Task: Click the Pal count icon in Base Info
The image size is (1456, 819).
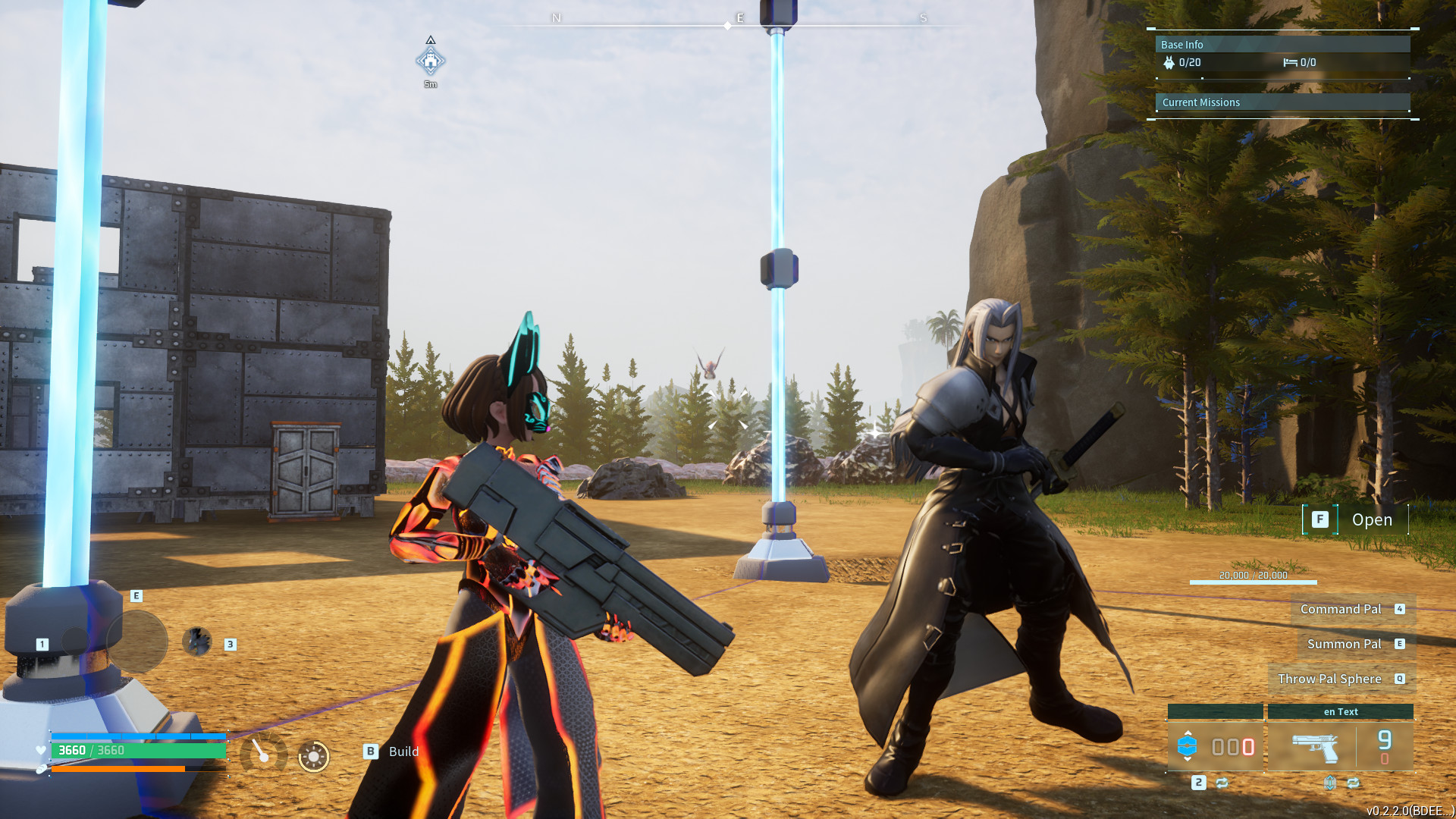Action: (x=1169, y=62)
